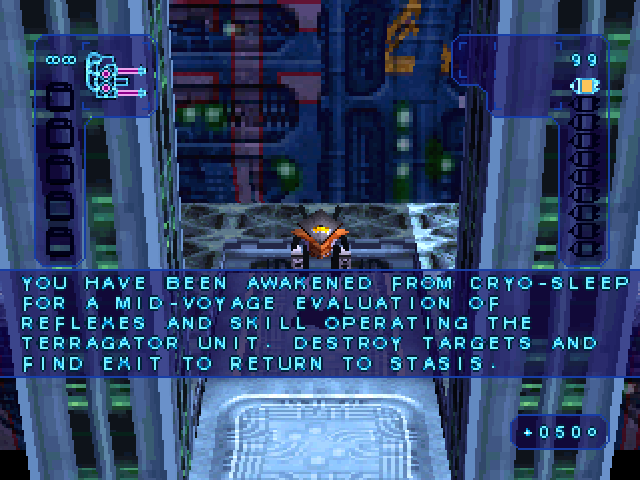Image resolution: width=640 pixels, height=480 pixels.
Task: Select the twin-laser weapon icon
Action: (113, 76)
